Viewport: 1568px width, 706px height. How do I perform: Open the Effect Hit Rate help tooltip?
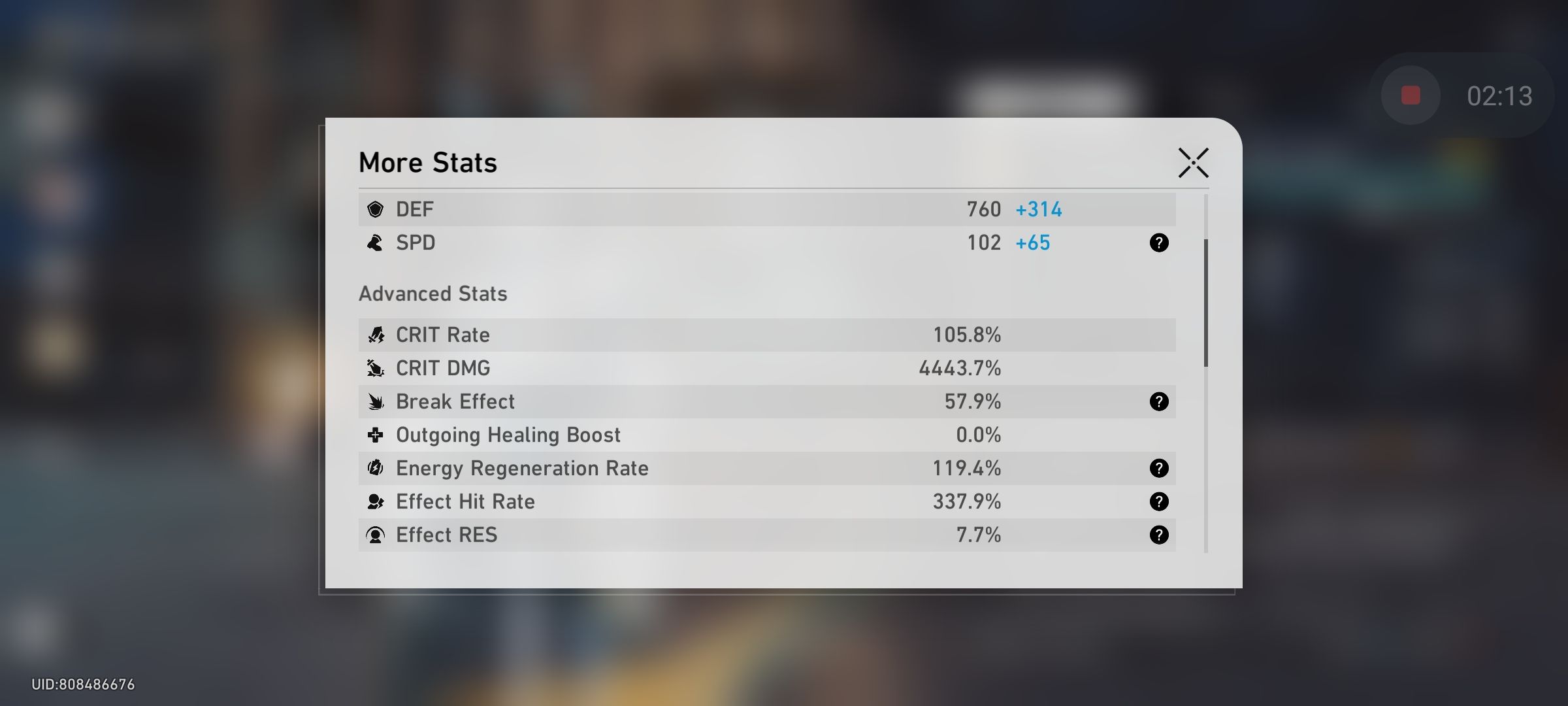point(1160,501)
